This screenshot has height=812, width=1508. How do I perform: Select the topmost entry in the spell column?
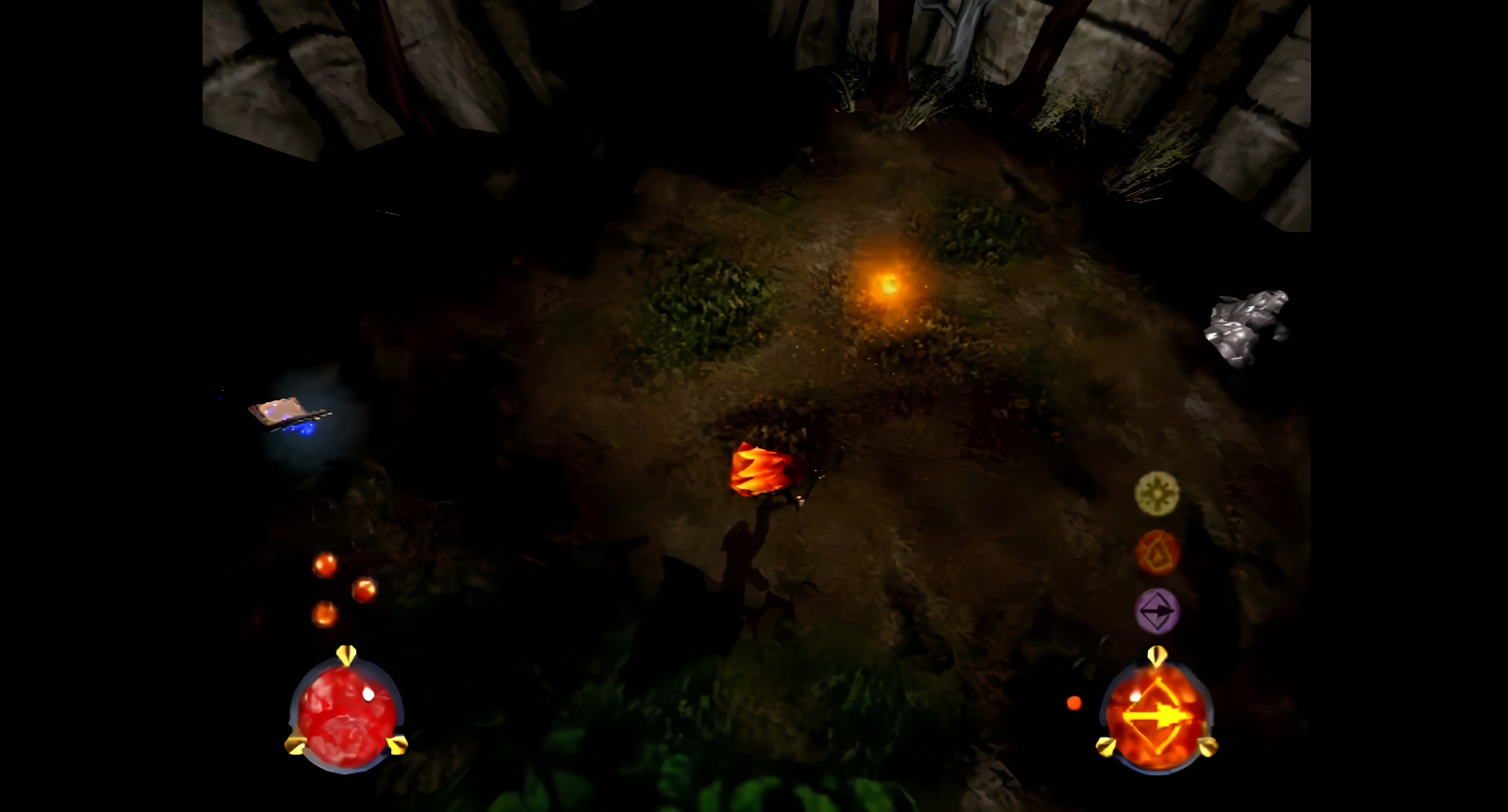click(x=1157, y=492)
